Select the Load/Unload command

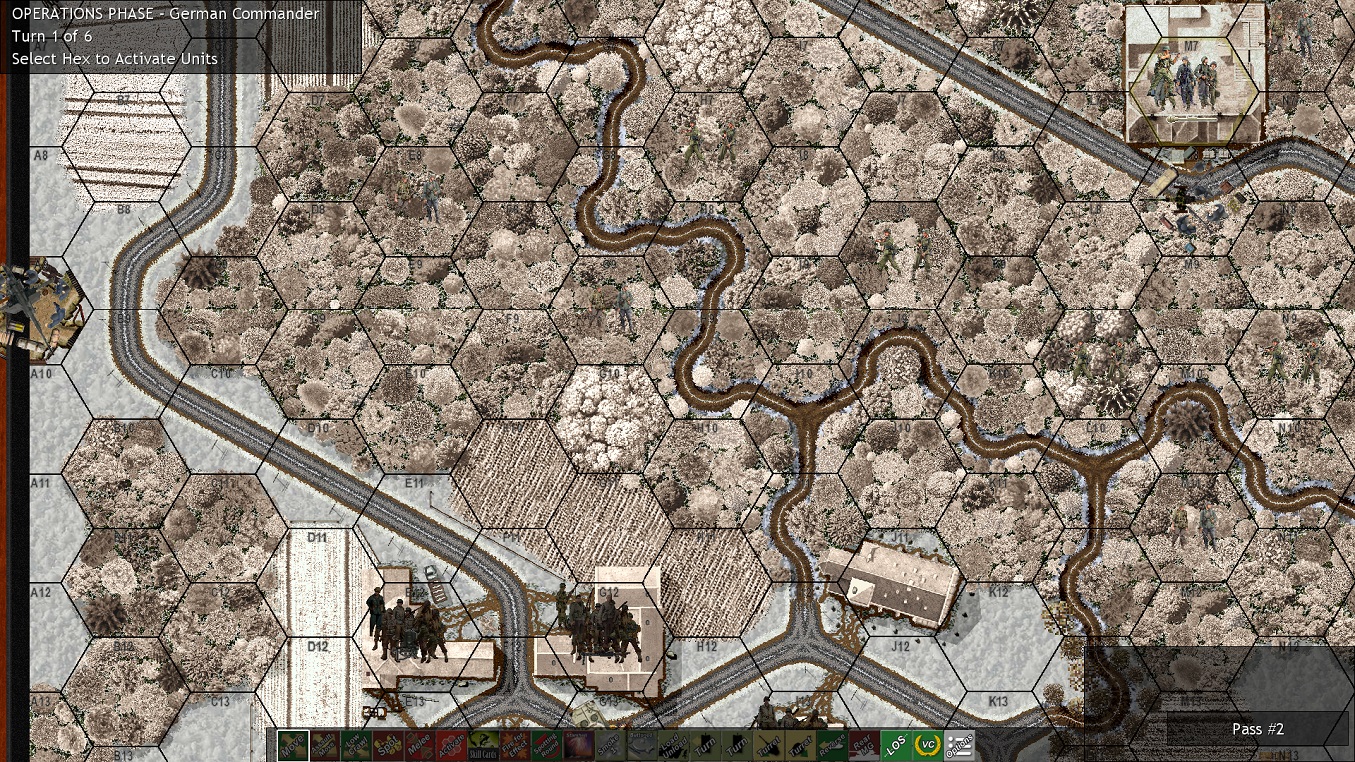(676, 748)
